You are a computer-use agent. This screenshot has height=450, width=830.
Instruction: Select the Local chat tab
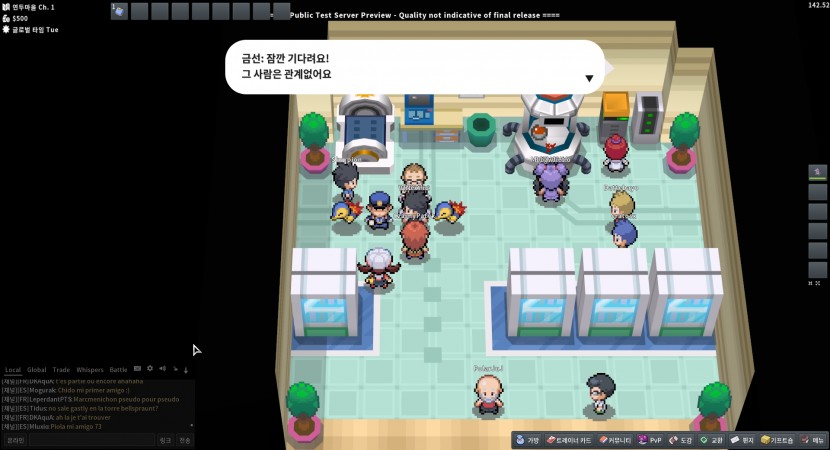pos(13,370)
